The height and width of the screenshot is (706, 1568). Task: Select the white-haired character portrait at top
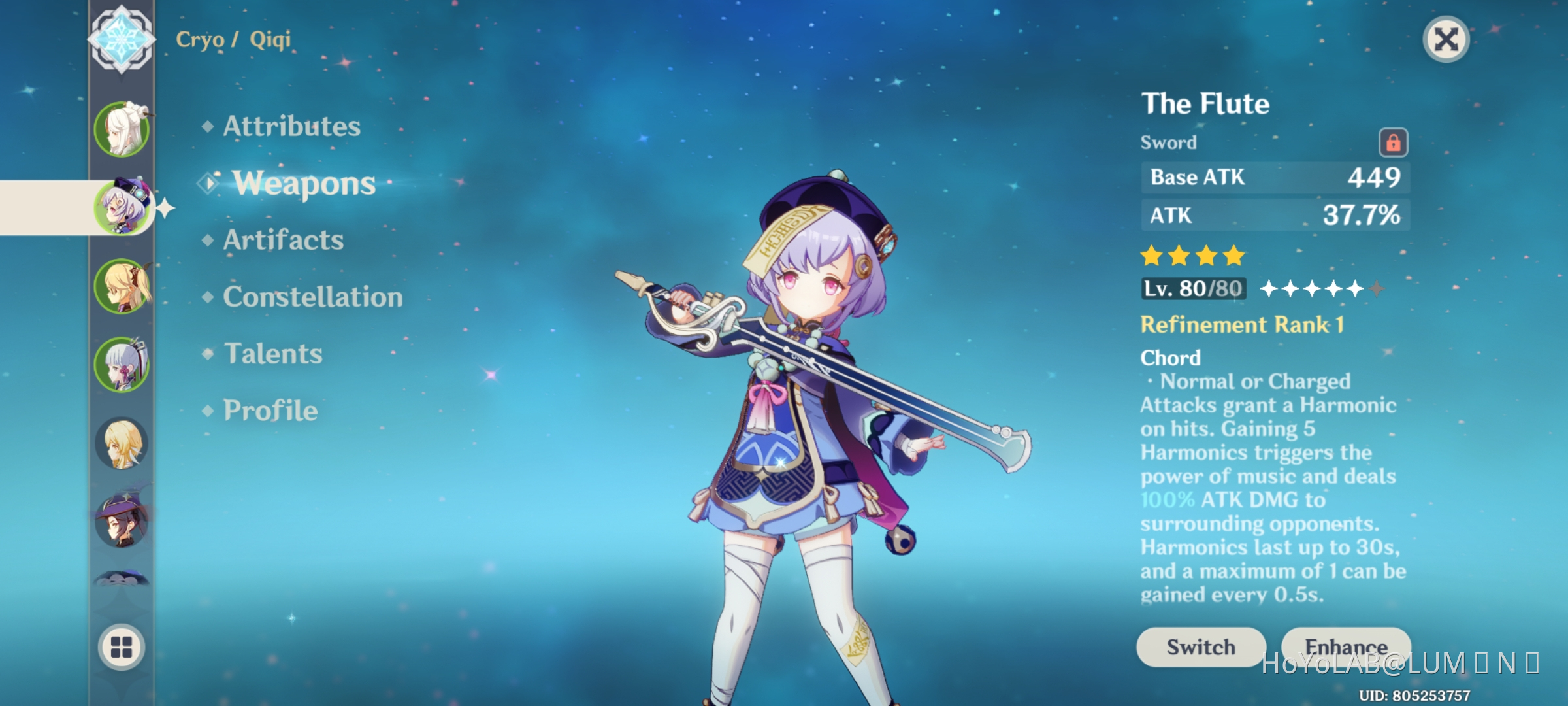pyautogui.click(x=123, y=127)
